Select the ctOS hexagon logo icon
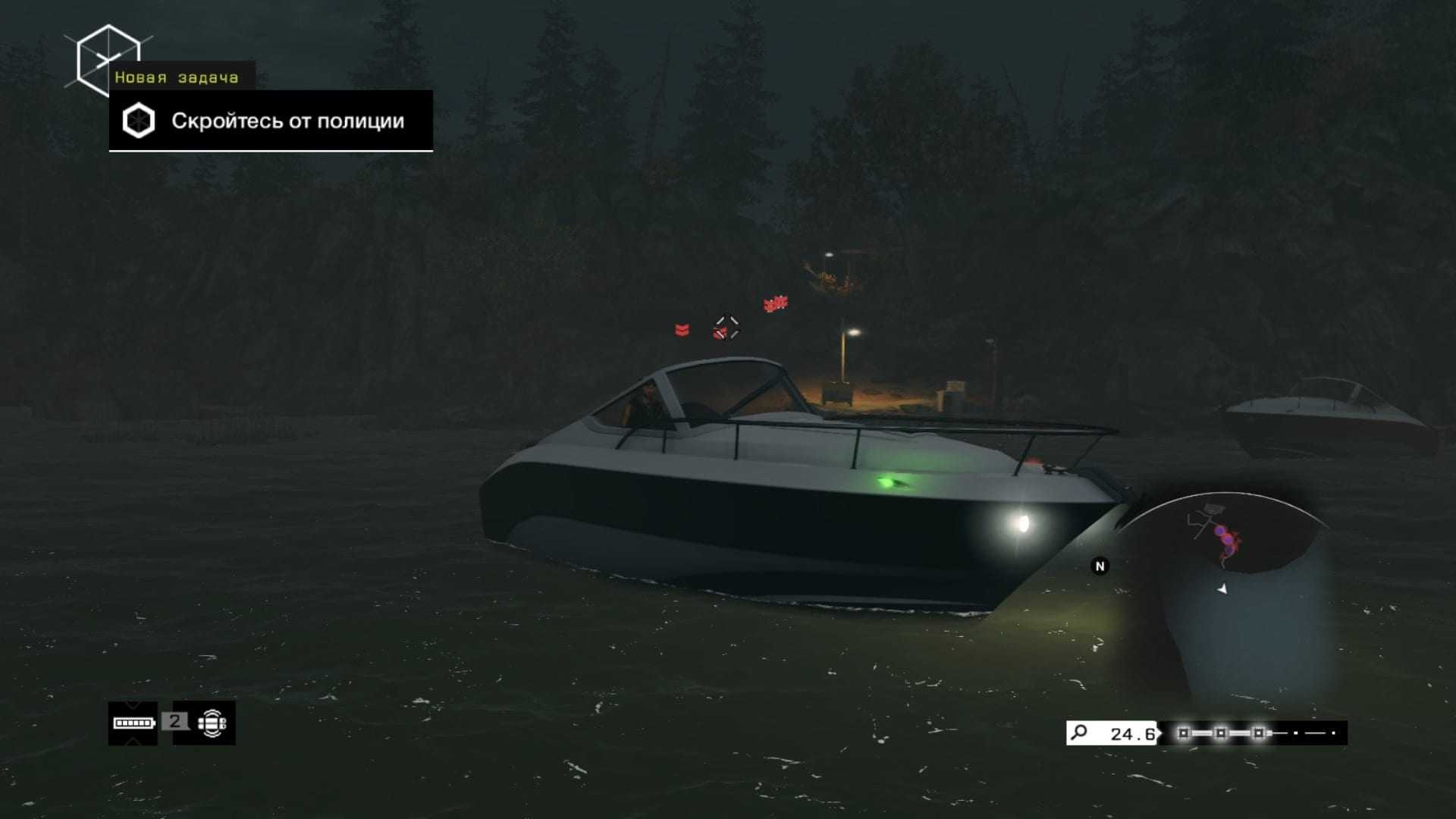This screenshot has width=1456, height=819. coord(108,61)
